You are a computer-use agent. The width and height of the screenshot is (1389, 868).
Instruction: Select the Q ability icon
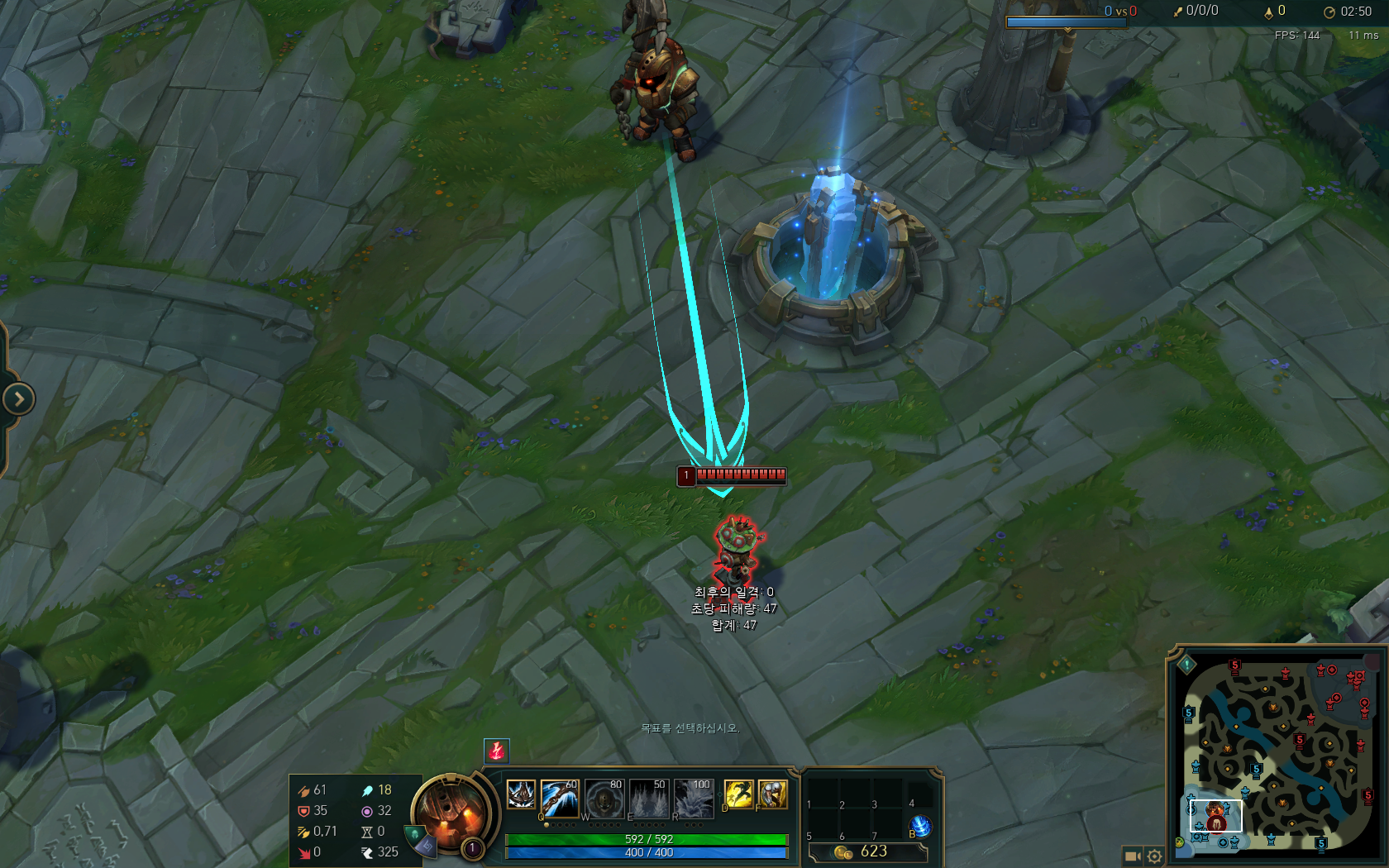pyautogui.click(x=559, y=799)
